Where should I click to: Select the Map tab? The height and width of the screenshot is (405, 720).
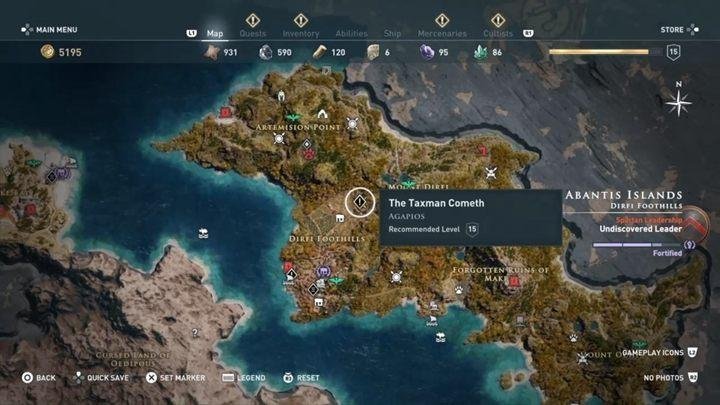[x=214, y=33]
